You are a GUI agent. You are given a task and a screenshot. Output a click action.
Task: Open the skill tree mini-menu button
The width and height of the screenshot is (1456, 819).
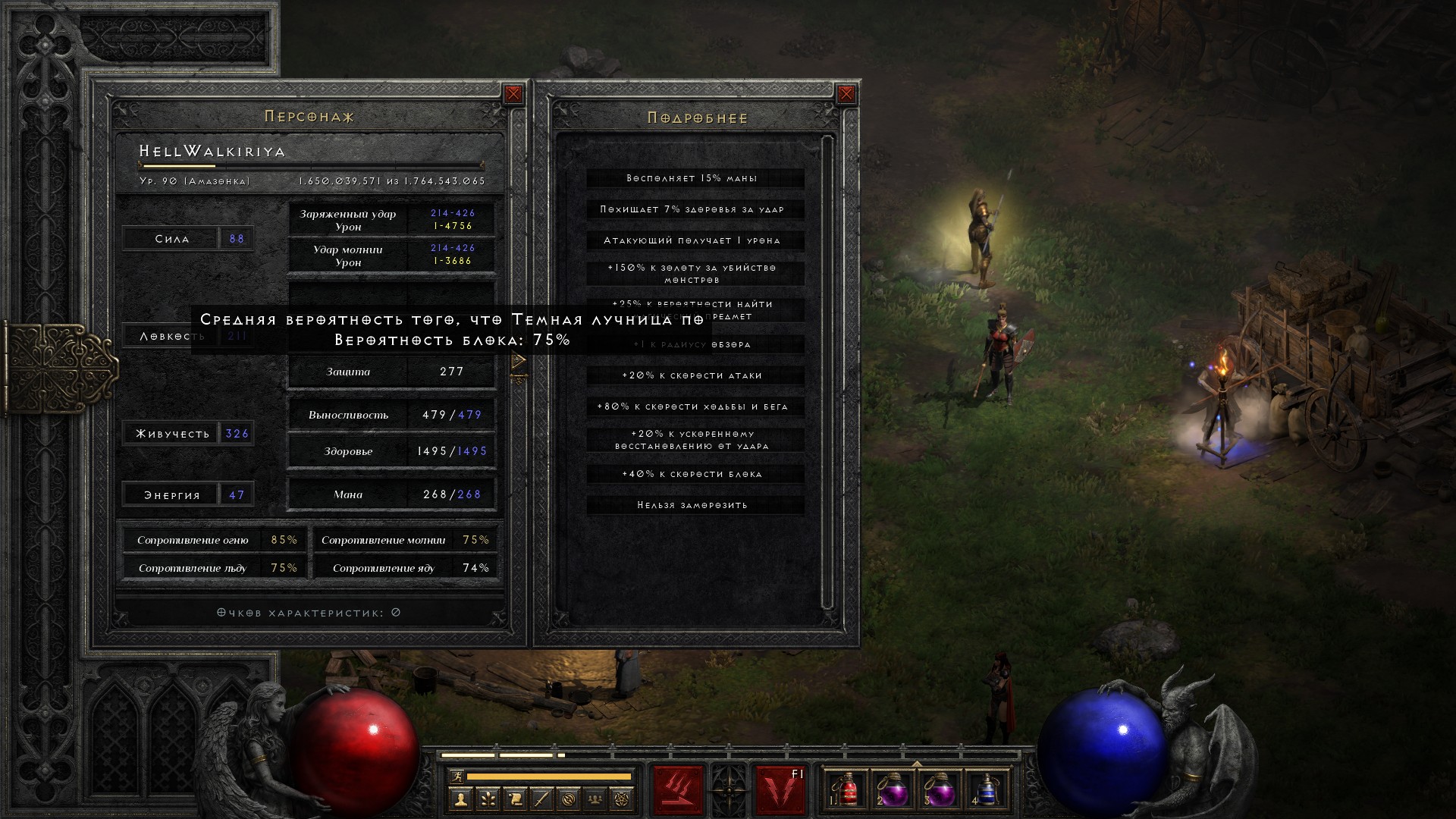click(488, 799)
